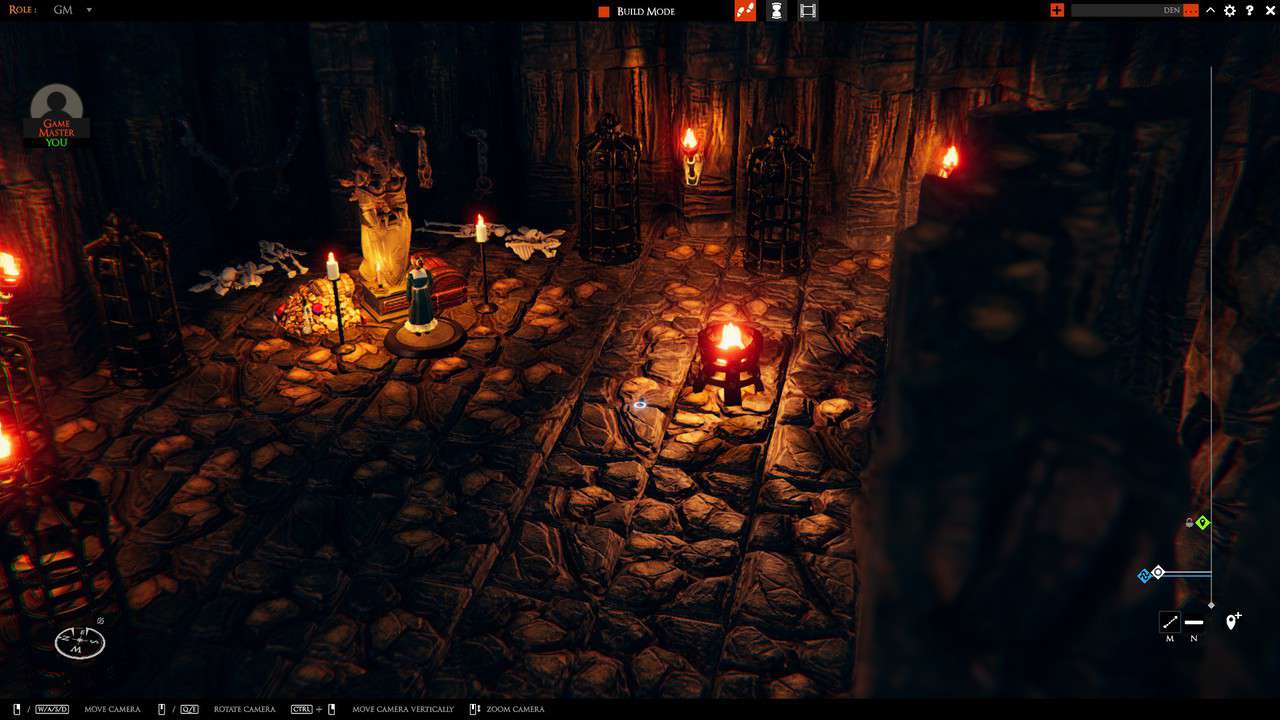
Task: Click the orange plus button
Action: (x=1057, y=10)
